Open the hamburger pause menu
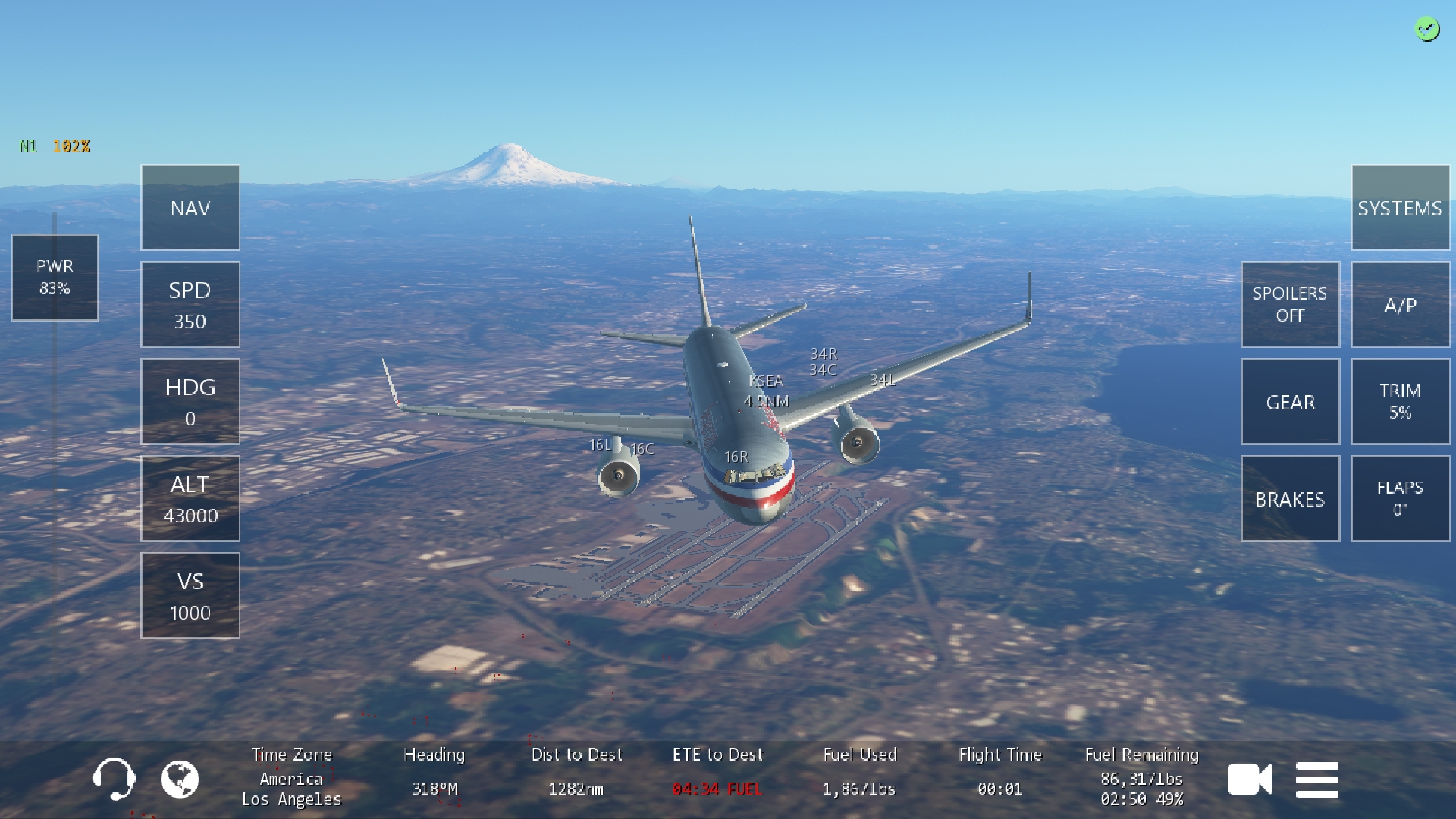 1317,780
